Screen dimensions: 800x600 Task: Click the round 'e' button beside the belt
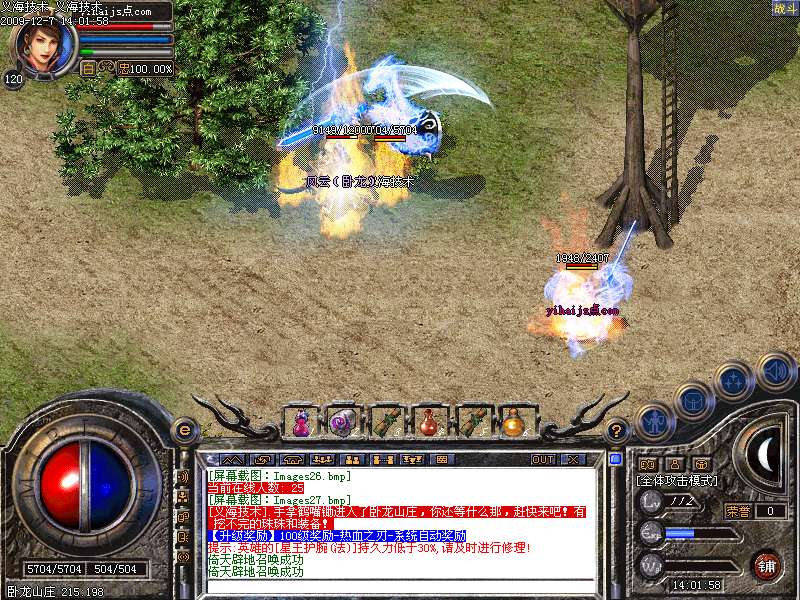click(x=184, y=431)
